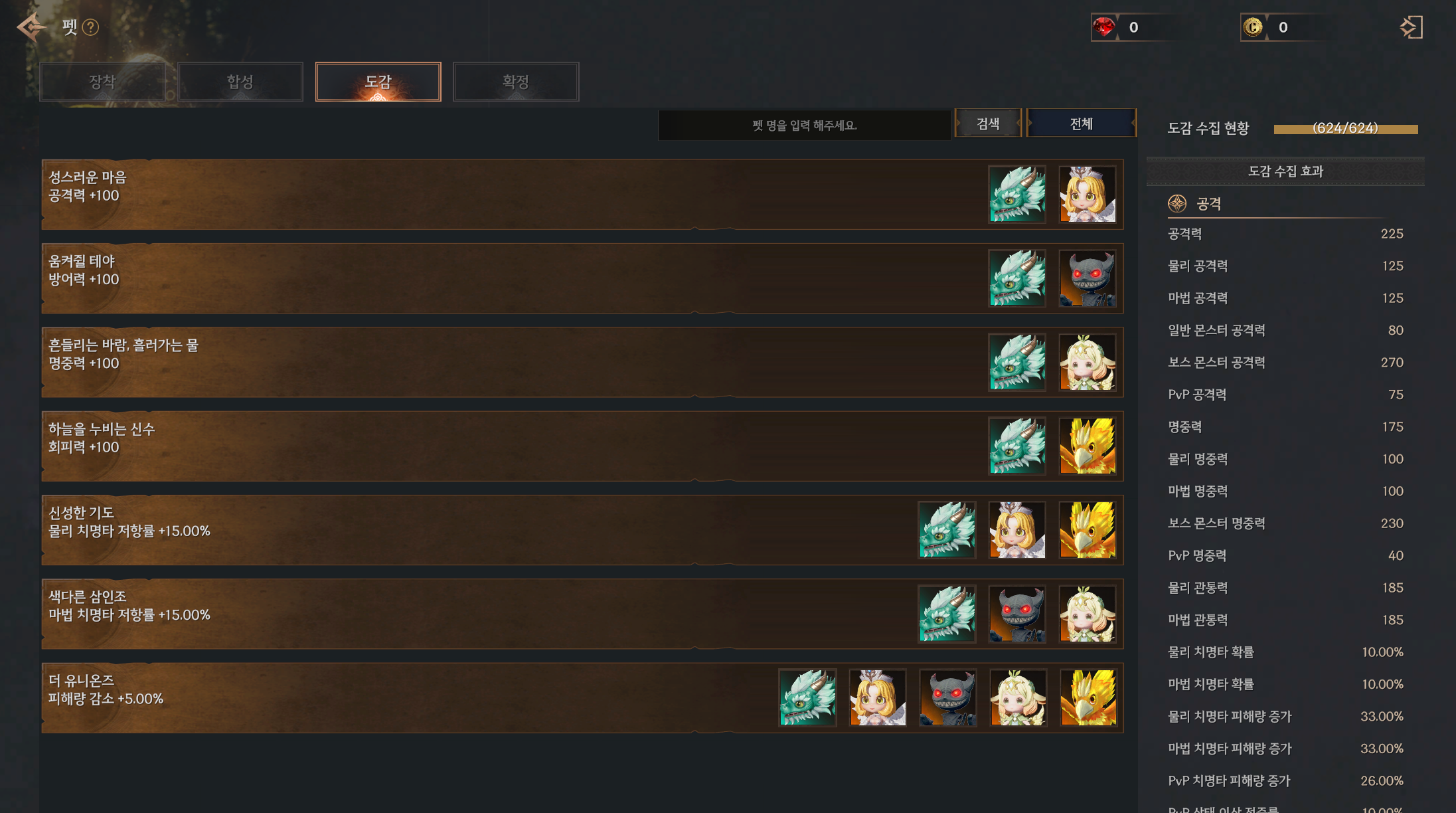The height and width of the screenshot is (813, 1456).
Task: Click the red gem currency icon
Action: (1104, 27)
